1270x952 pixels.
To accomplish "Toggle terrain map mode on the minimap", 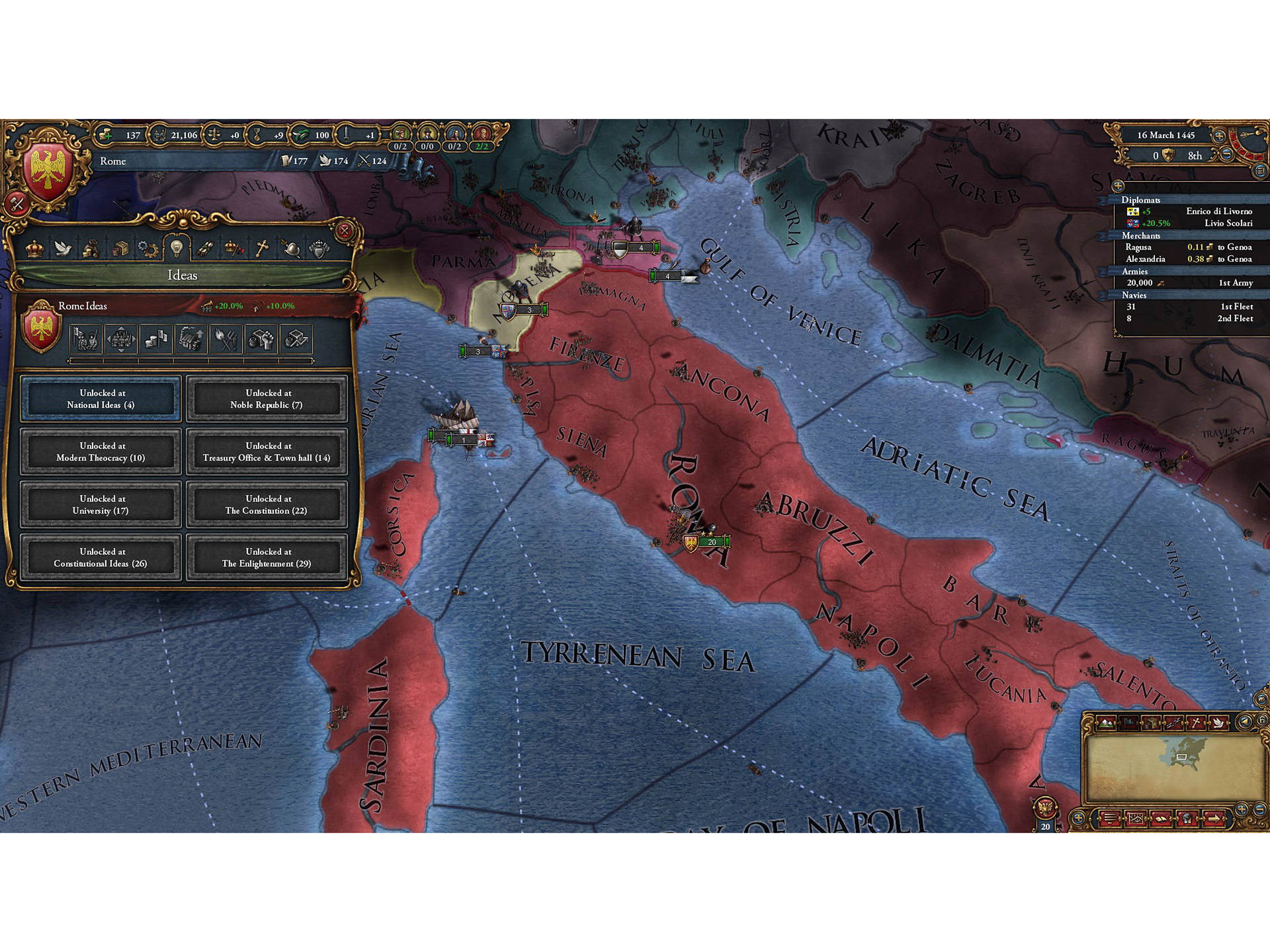I will click(1105, 723).
